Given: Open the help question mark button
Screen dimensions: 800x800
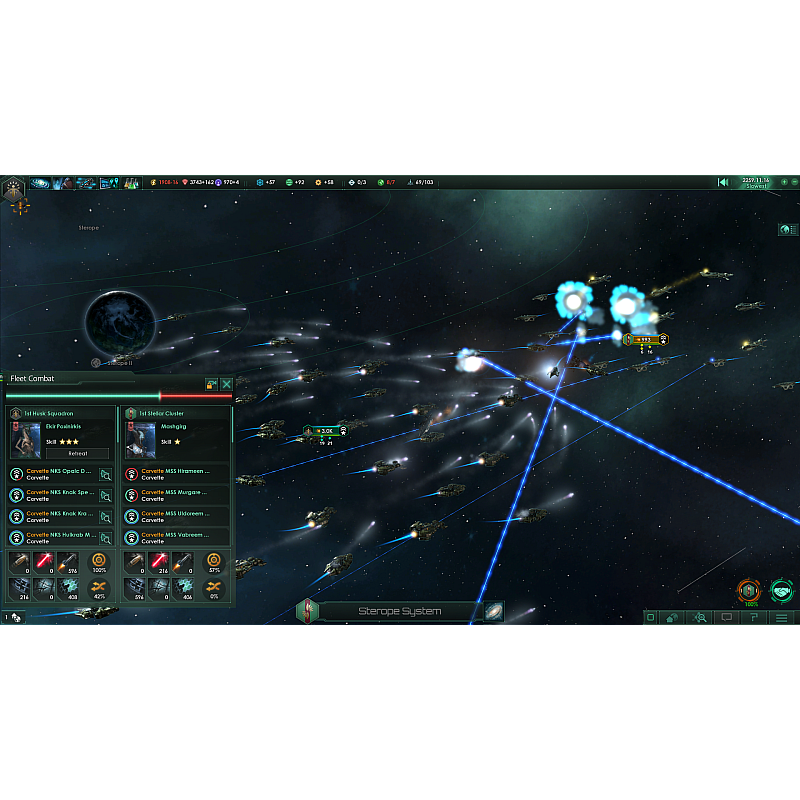Looking at the screenshot, I should (x=755, y=618).
